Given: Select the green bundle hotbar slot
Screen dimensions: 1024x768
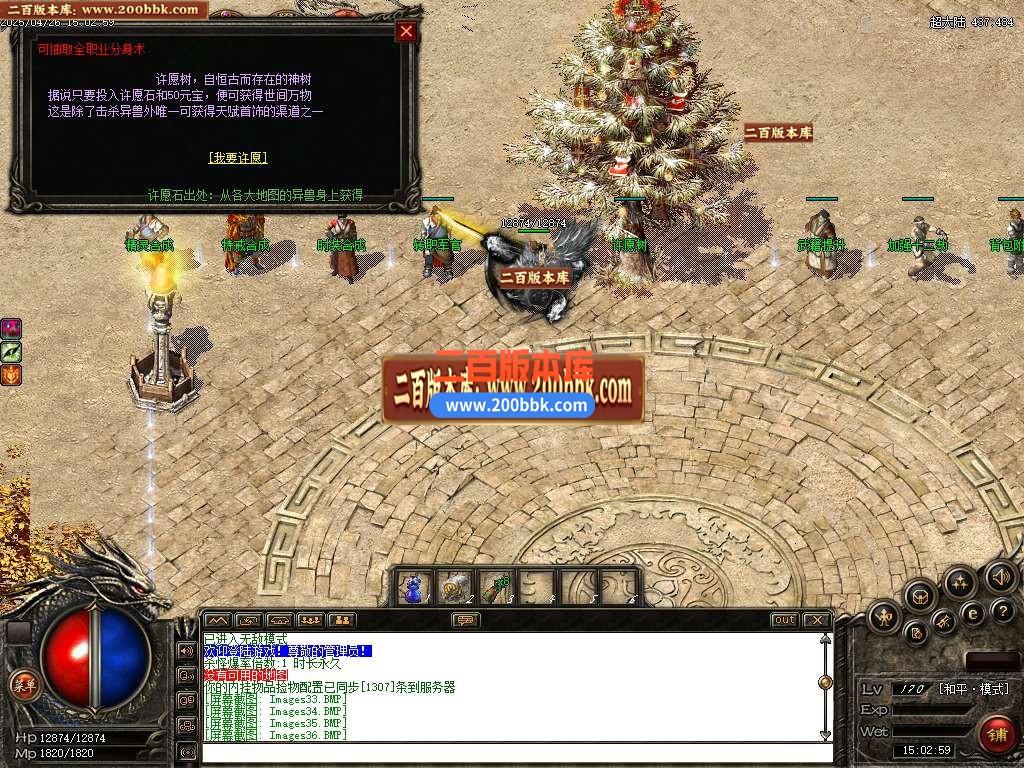Looking at the screenshot, I should pos(496,588).
